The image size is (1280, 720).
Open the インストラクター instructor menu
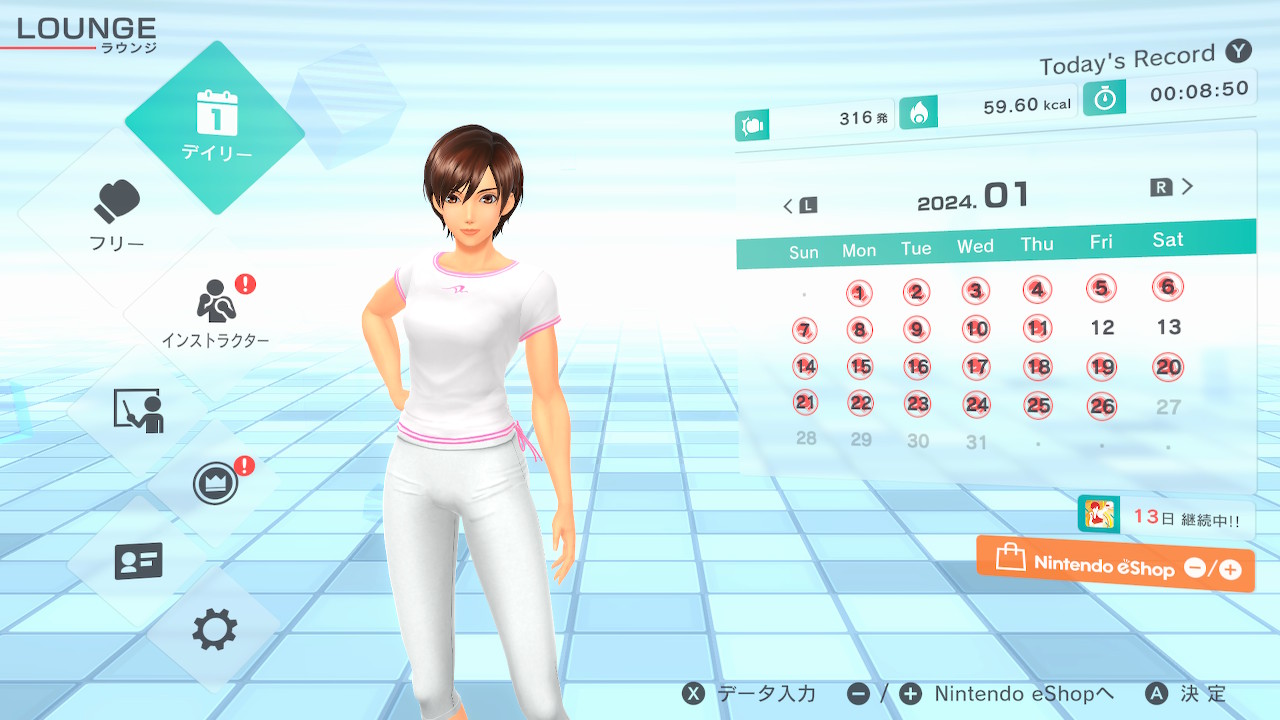tap(215, 310)
